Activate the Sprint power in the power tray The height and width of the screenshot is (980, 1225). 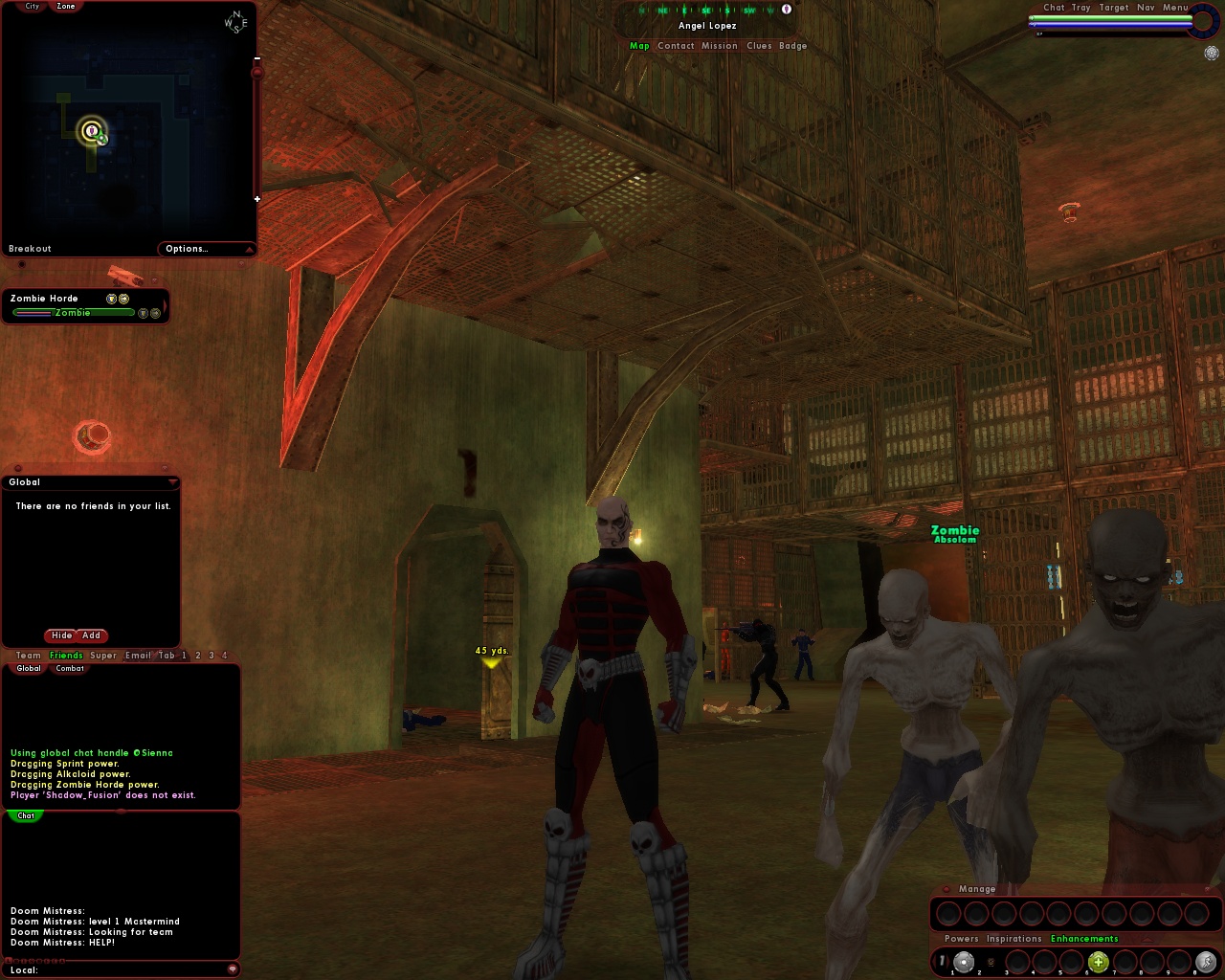pos(1204,963)
